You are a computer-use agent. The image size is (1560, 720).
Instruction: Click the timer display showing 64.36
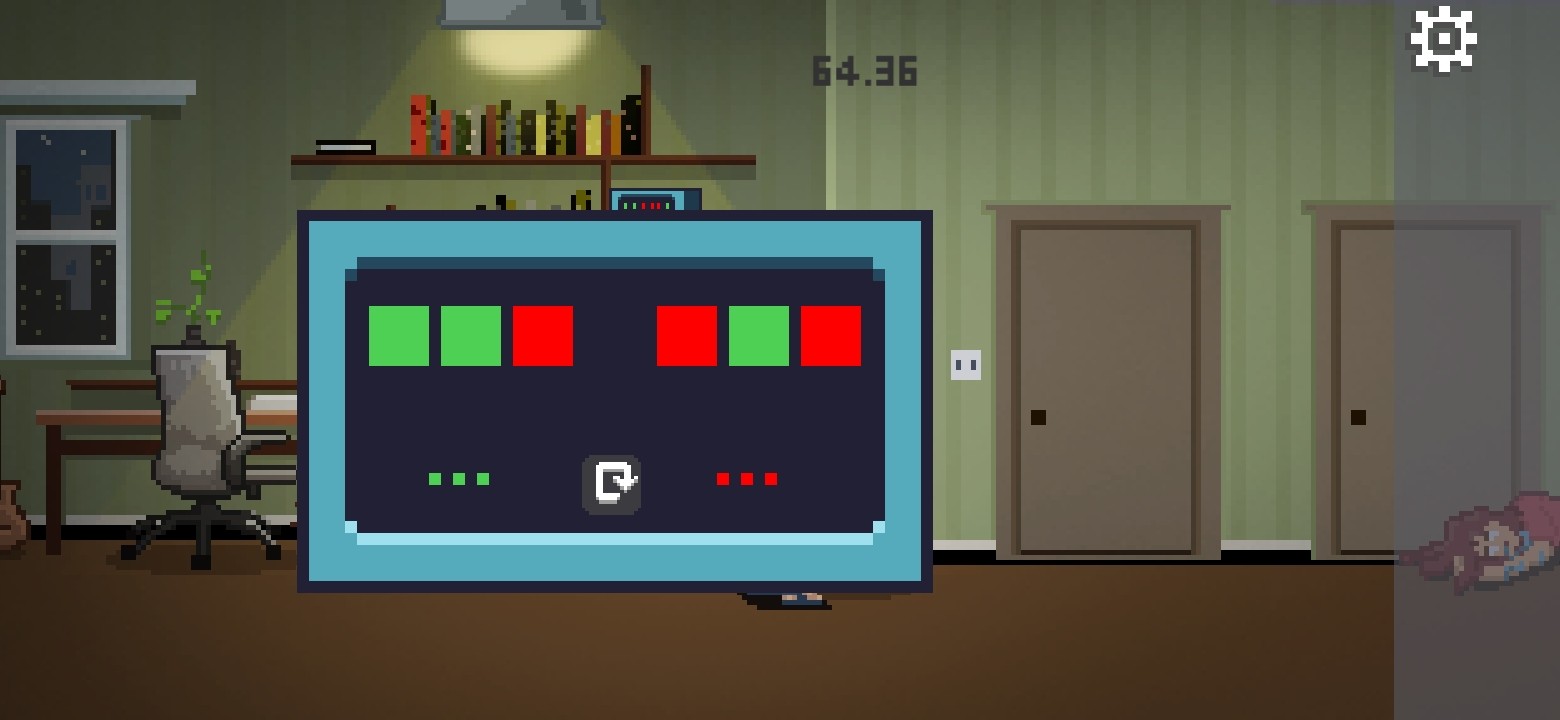pos(864,70)
